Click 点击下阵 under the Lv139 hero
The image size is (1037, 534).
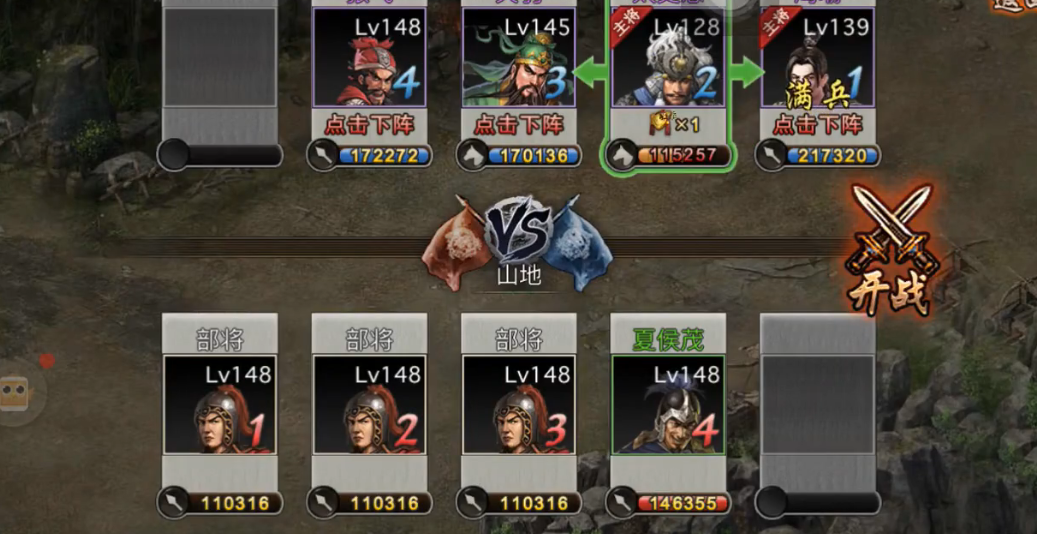coord(818,125)
